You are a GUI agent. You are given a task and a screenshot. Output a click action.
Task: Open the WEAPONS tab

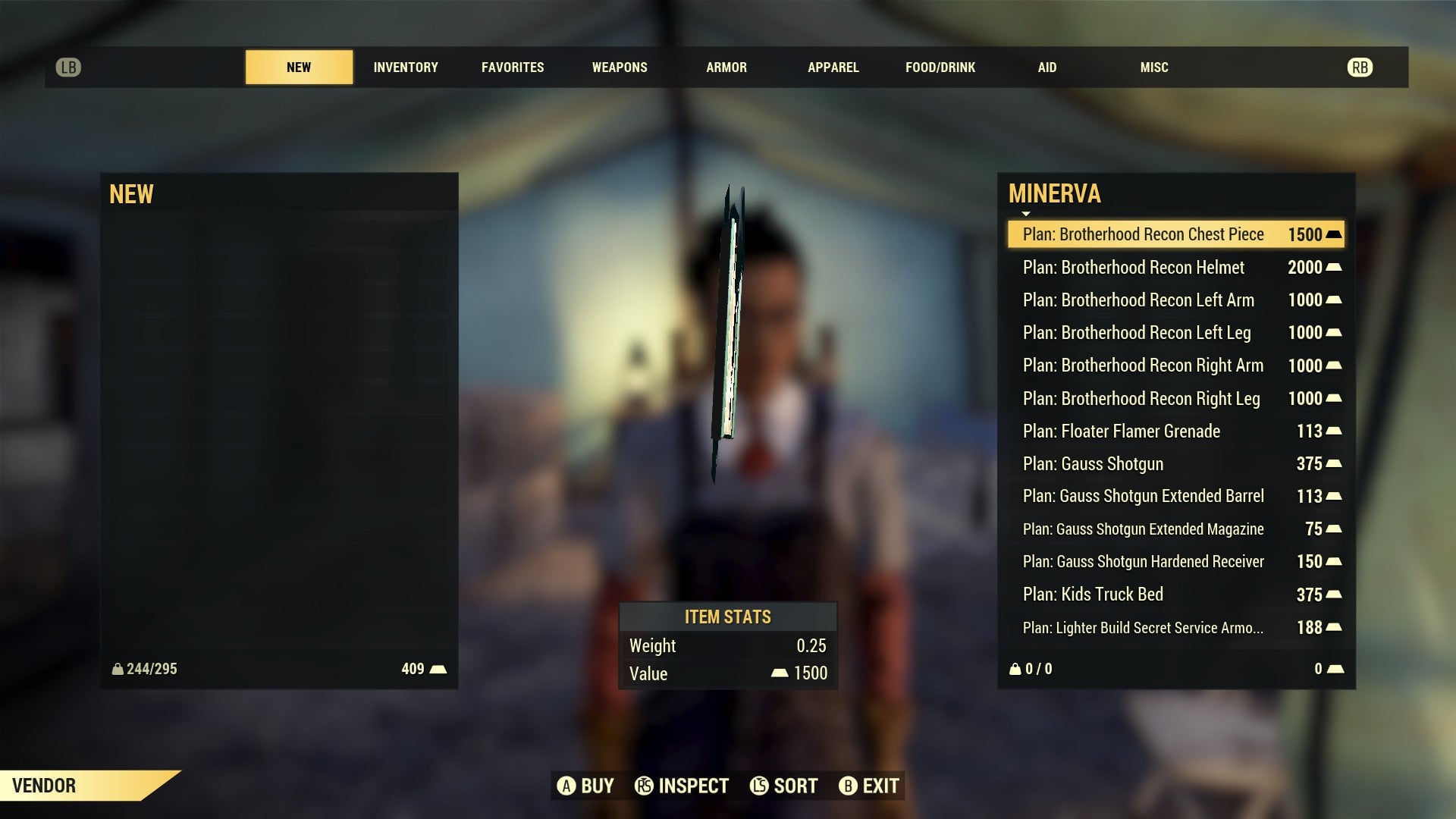(619, 67)
